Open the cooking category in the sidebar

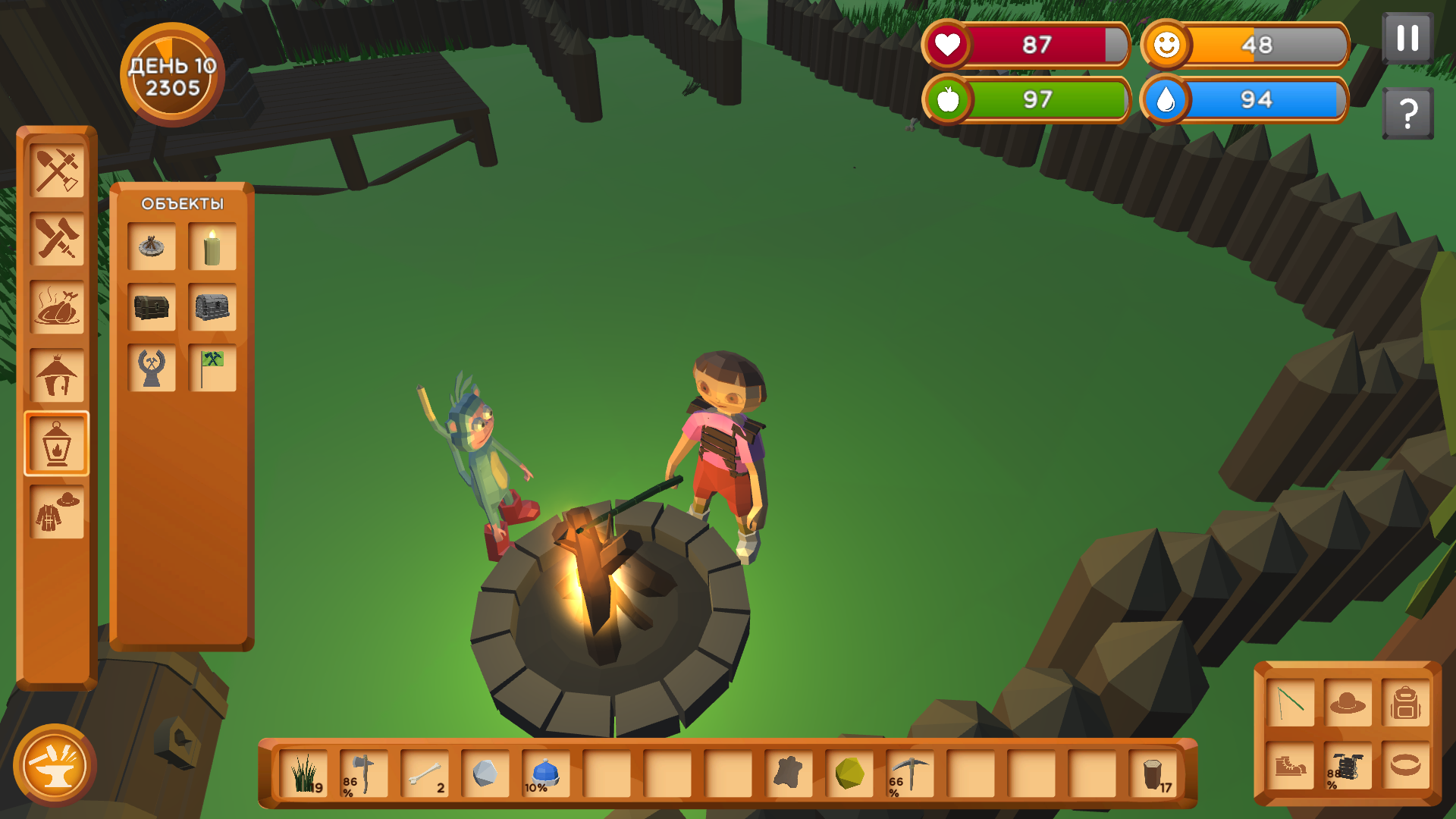point(57,306)
